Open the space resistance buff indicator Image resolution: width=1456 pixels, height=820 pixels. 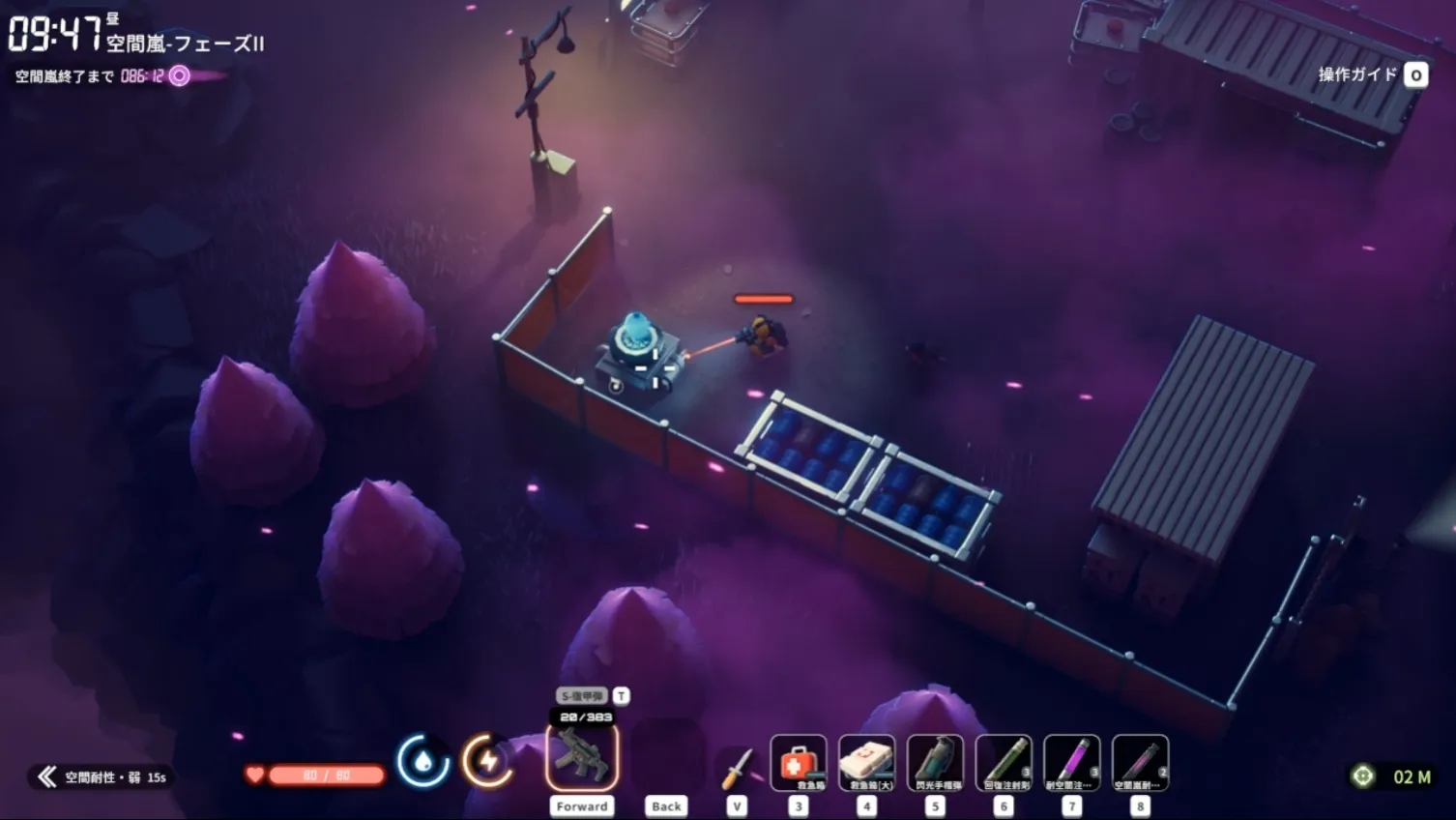tap(102, 776)
